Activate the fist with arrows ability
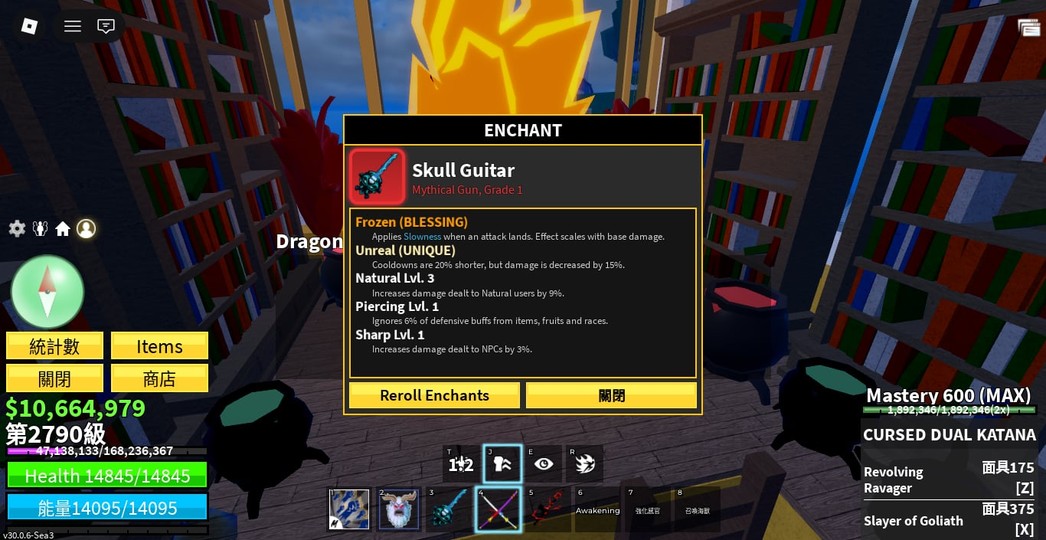This screenshot has width=1046, height=540. 502,464
